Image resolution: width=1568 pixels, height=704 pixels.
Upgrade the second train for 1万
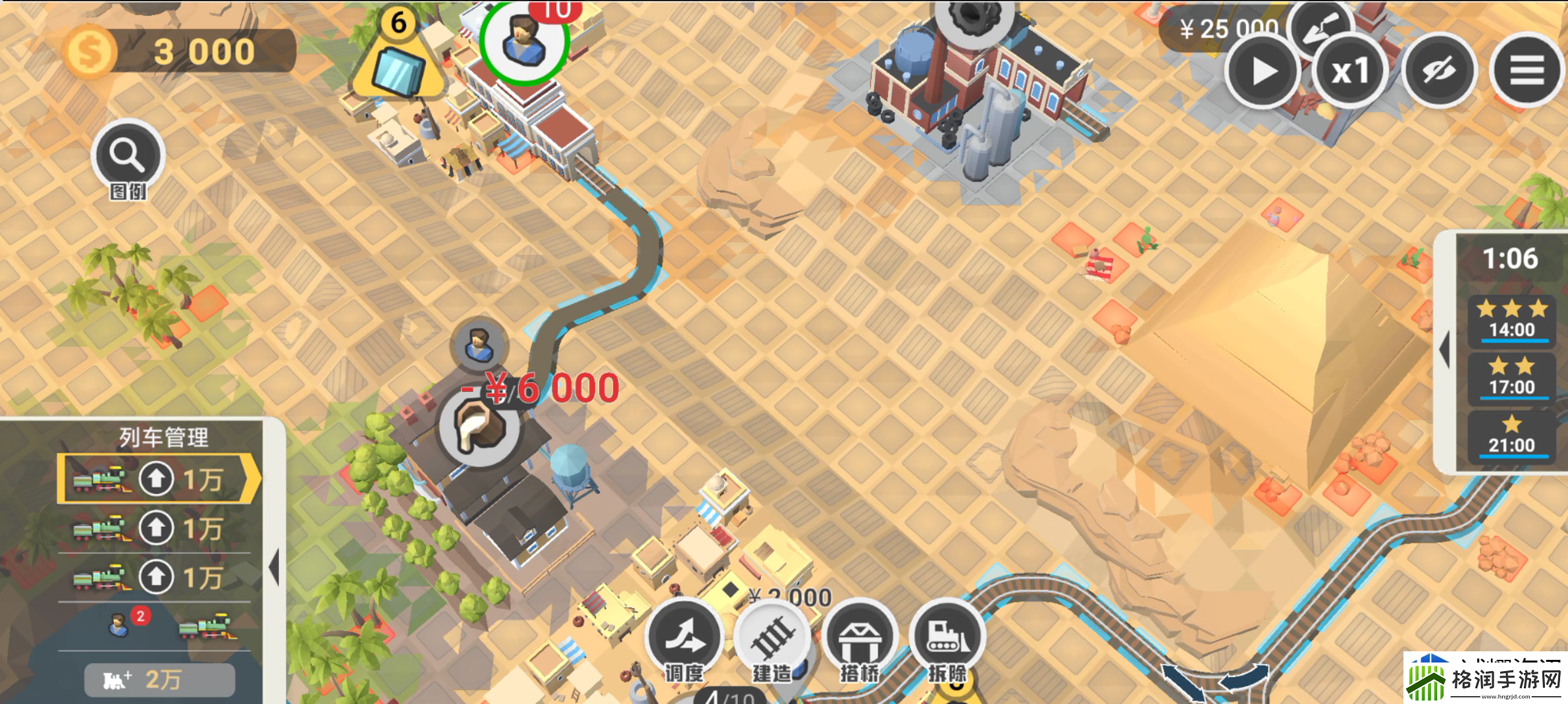pos(157,528)
